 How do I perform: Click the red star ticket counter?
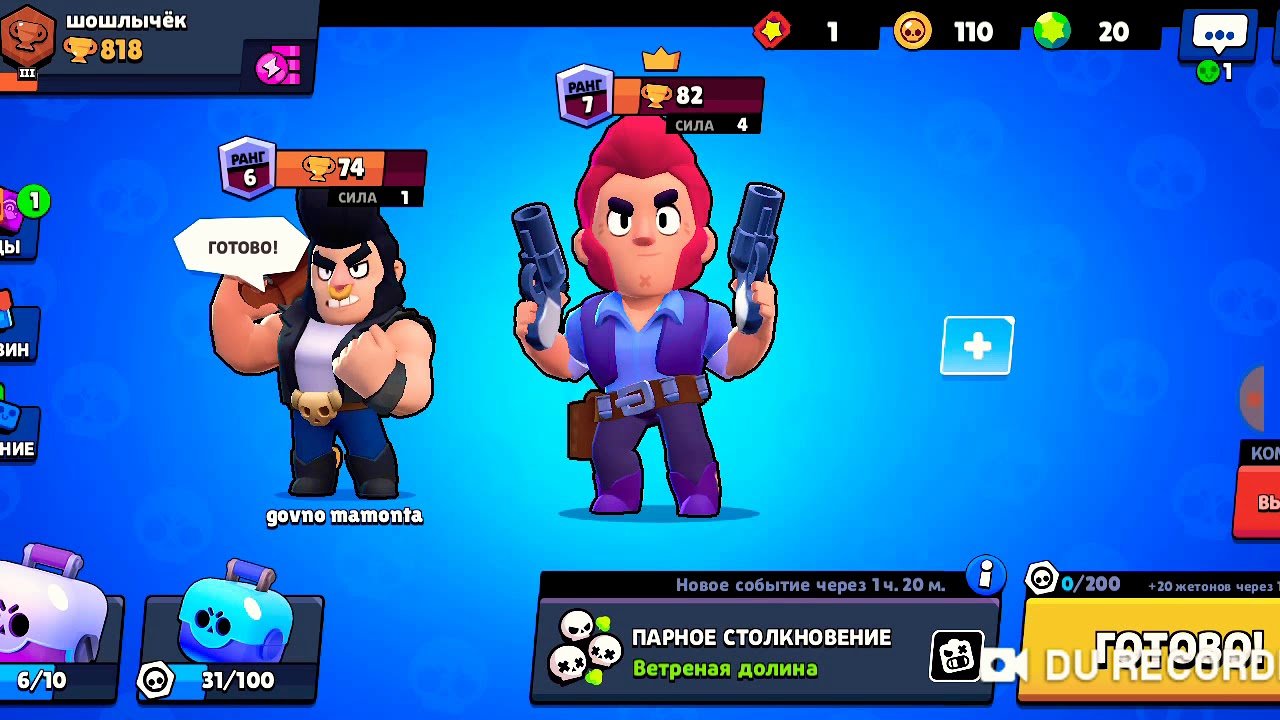click(x=800, y=32)
